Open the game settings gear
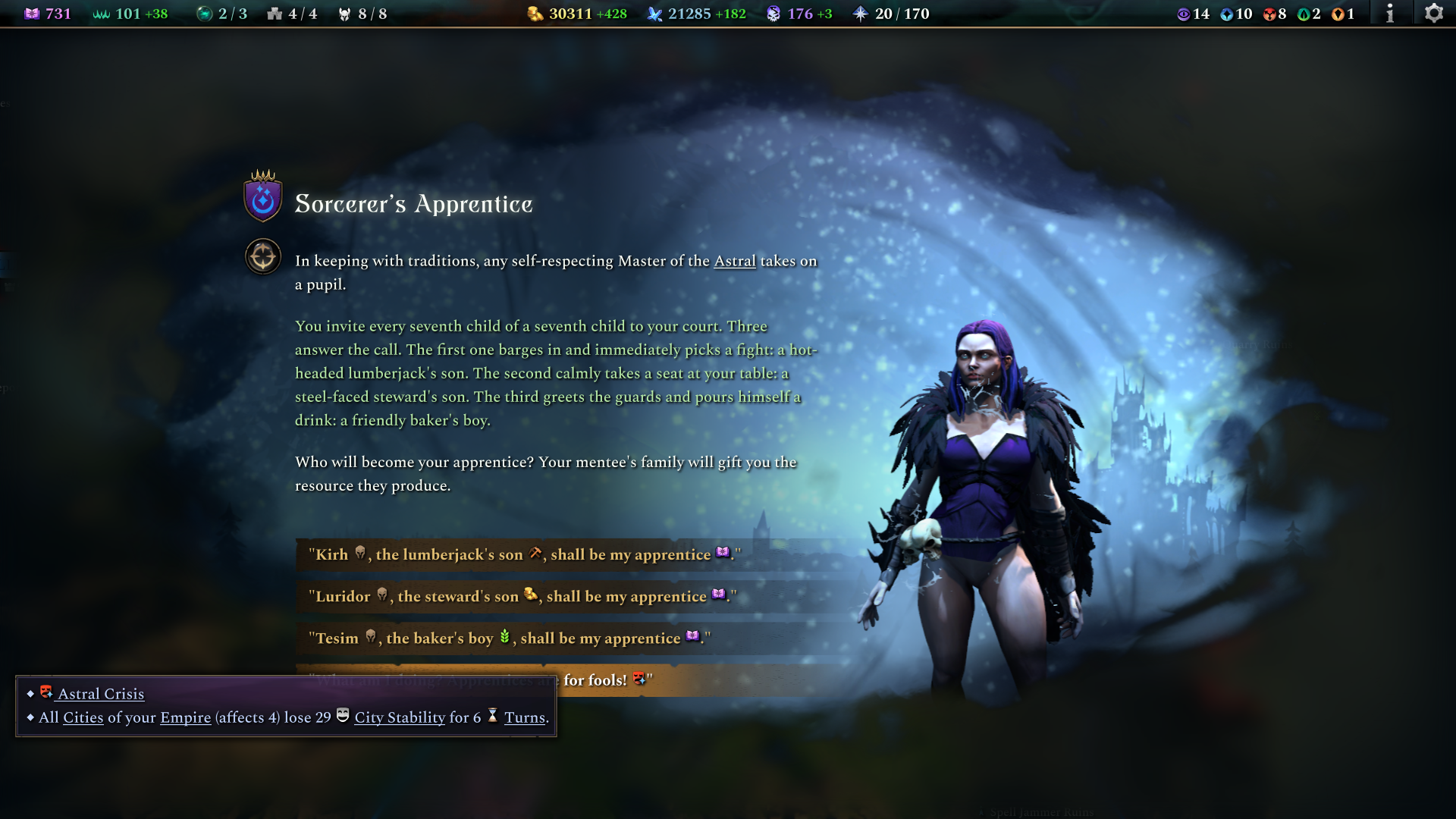The image size is (1456, 819). 1435,13
